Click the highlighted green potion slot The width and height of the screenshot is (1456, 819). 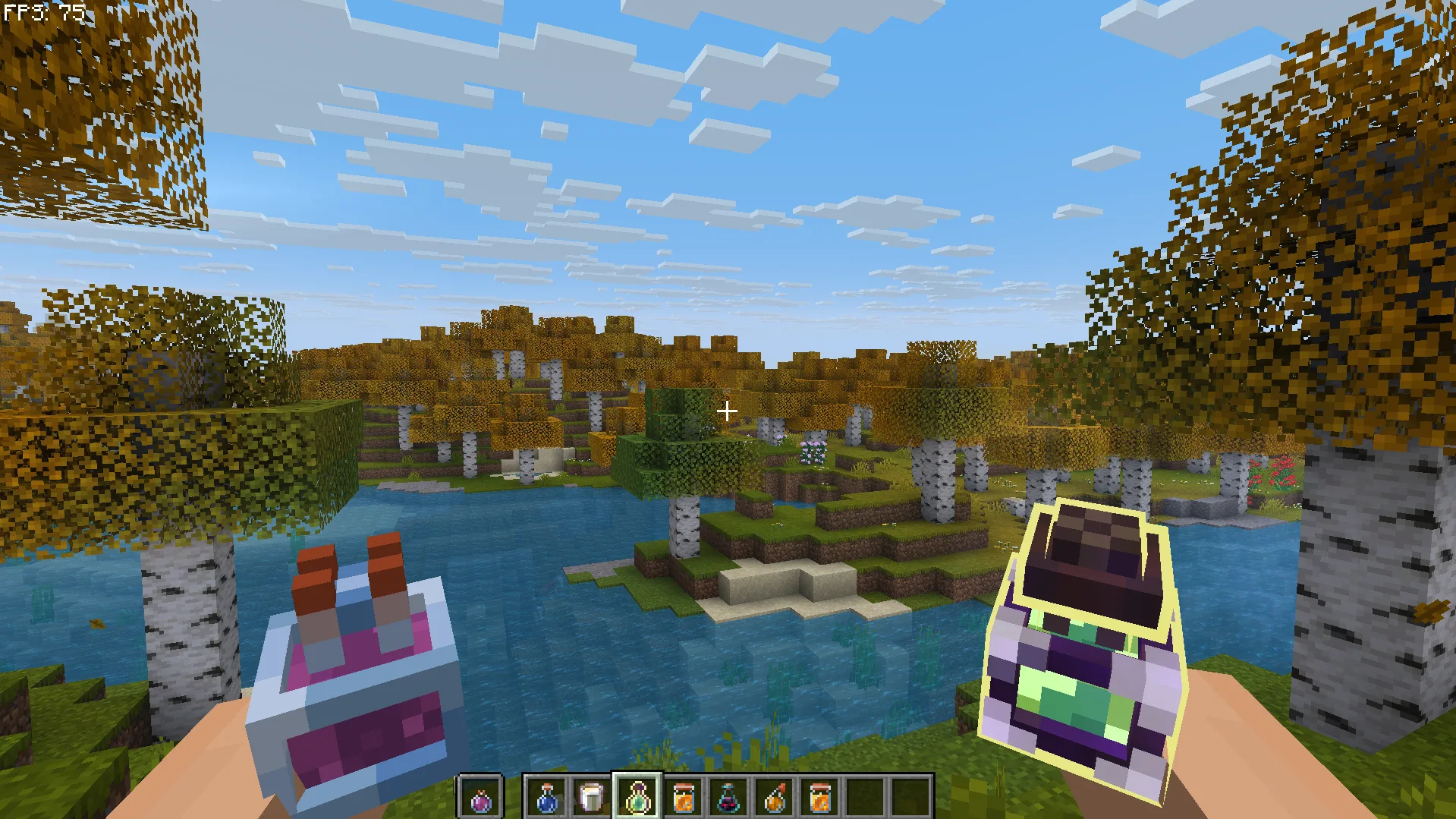(x=637, y=798)
